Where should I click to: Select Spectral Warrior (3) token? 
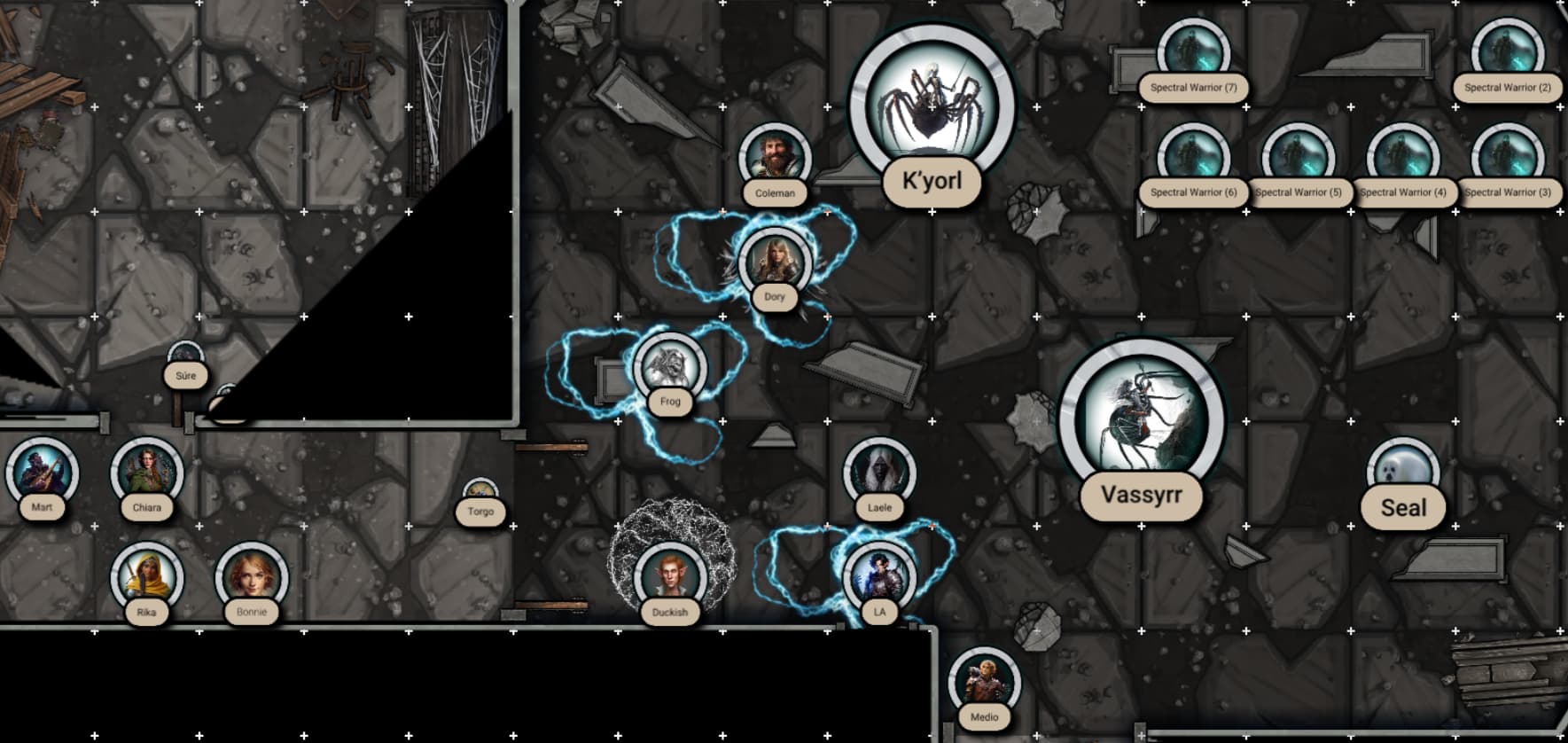(x=1507, y=158)
